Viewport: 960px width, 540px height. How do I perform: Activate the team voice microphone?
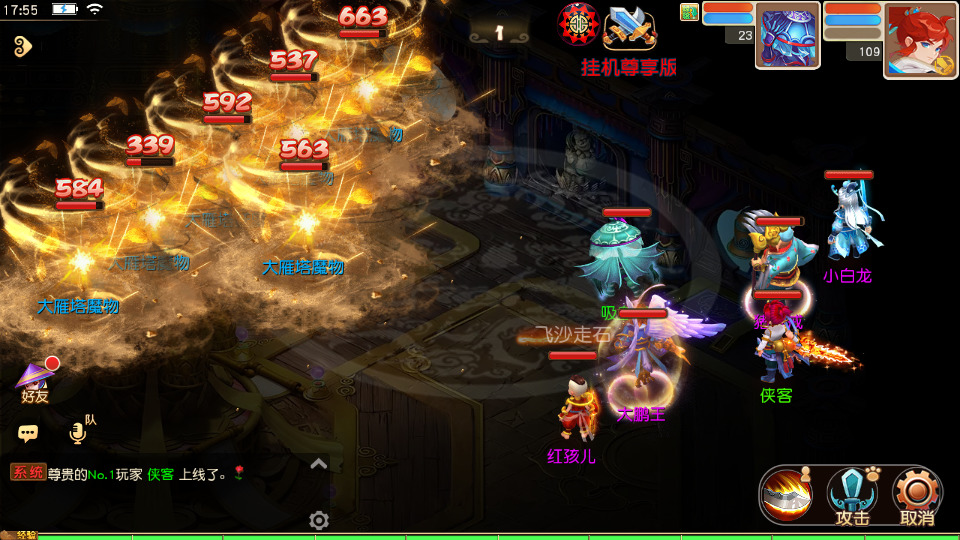tap(77, 432)
